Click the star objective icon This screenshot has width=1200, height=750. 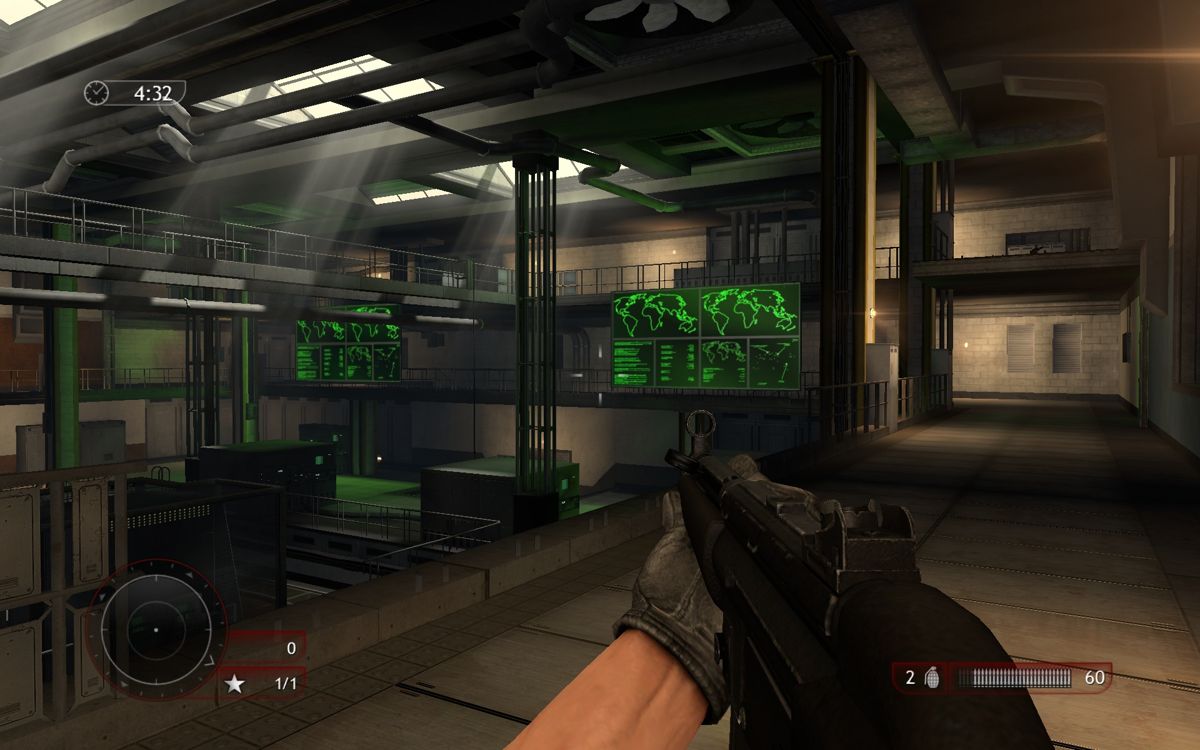pos(236,684)
